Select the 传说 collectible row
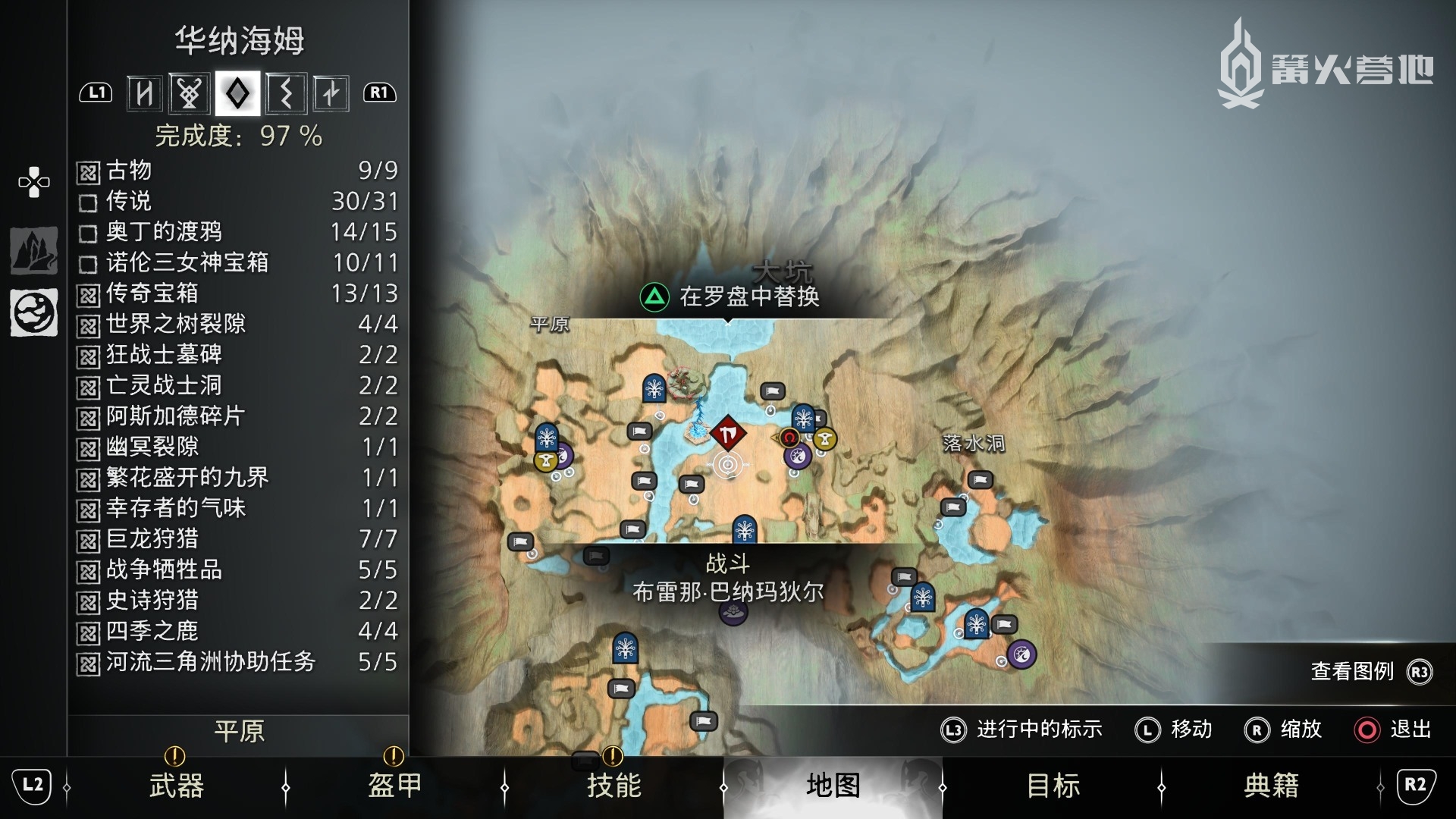 point(237,201)
